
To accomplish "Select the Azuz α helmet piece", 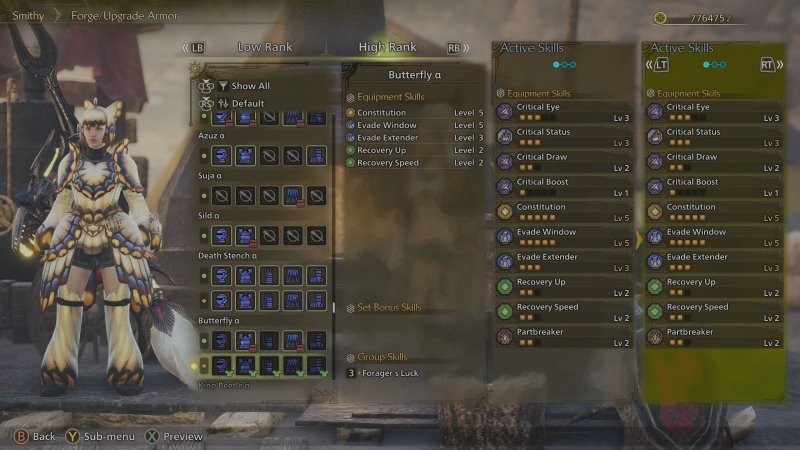I will (222, 155).
